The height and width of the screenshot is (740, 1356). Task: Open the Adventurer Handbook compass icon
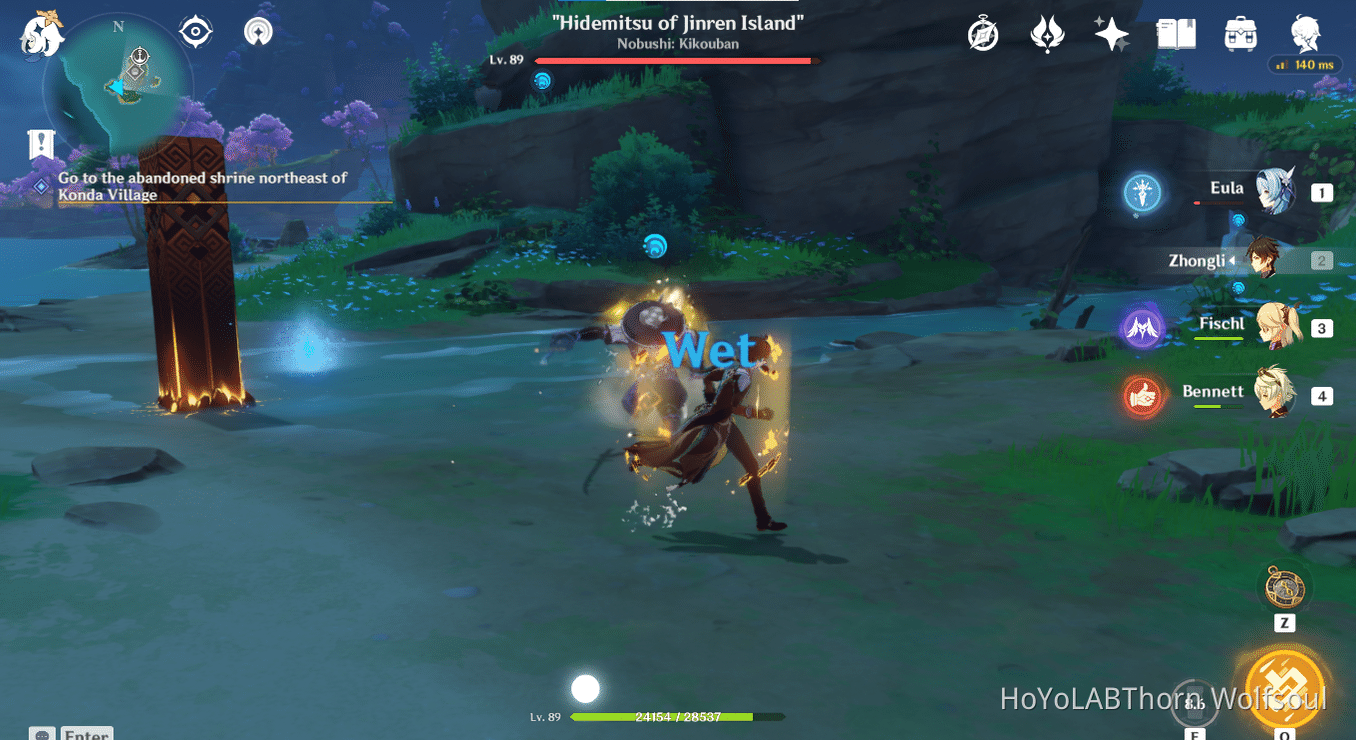(981, 33)
